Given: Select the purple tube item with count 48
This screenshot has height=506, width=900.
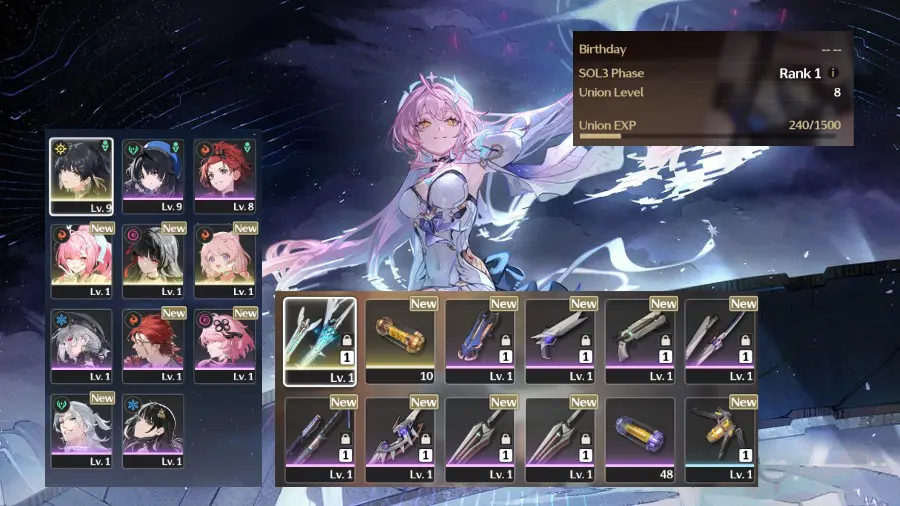Looking at the screenshot, I should tap(640, 440).
